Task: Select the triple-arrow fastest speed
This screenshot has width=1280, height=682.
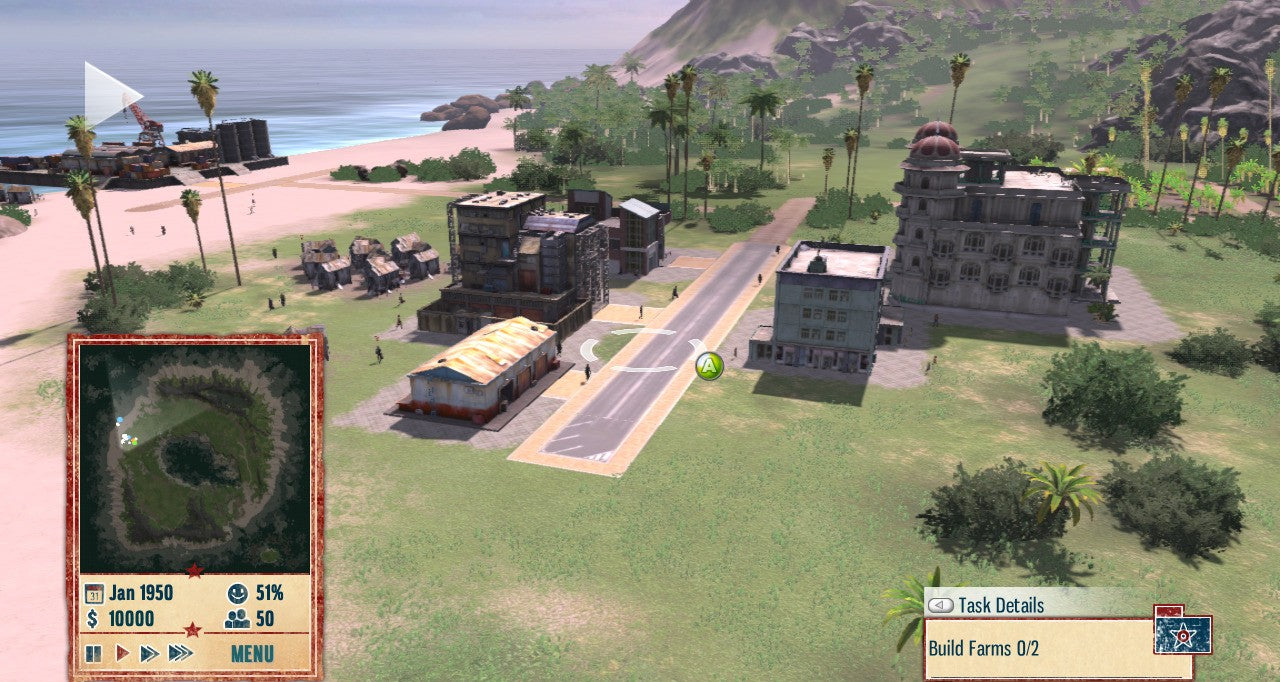Action: 180,654
